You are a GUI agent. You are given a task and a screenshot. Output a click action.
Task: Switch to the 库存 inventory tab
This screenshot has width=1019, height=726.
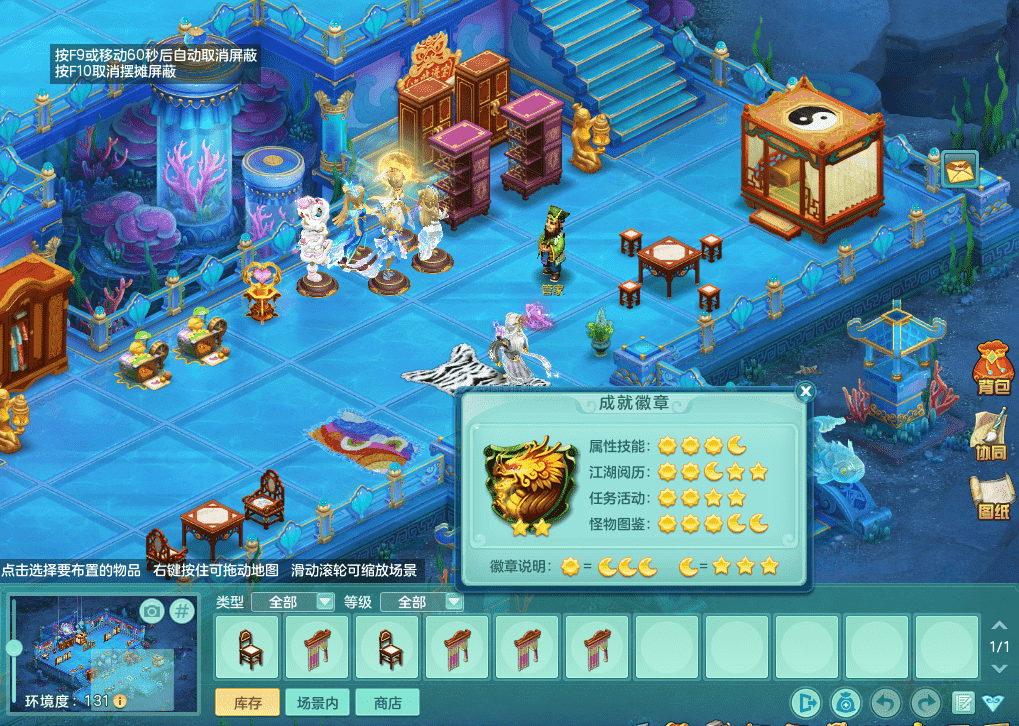[x=247, y=703]
